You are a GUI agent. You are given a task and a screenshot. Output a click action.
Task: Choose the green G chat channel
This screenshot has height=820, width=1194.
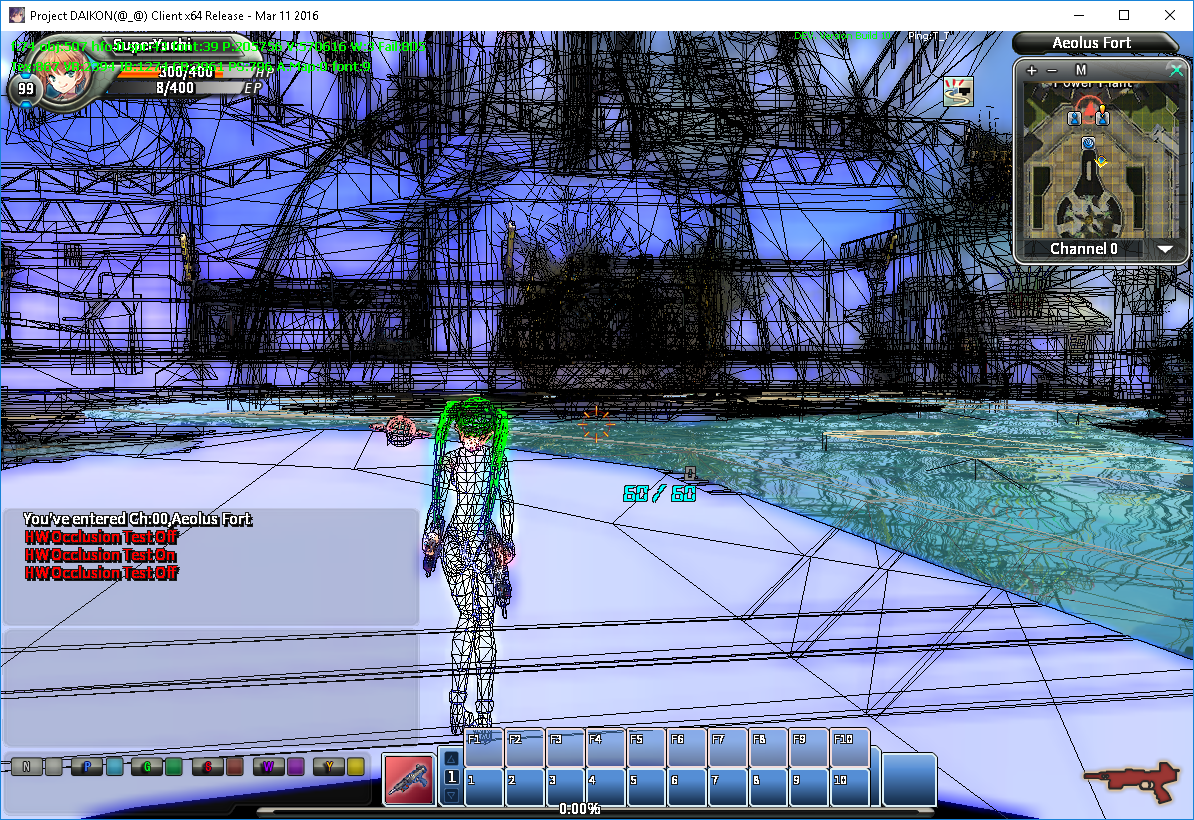pos(147,767)
